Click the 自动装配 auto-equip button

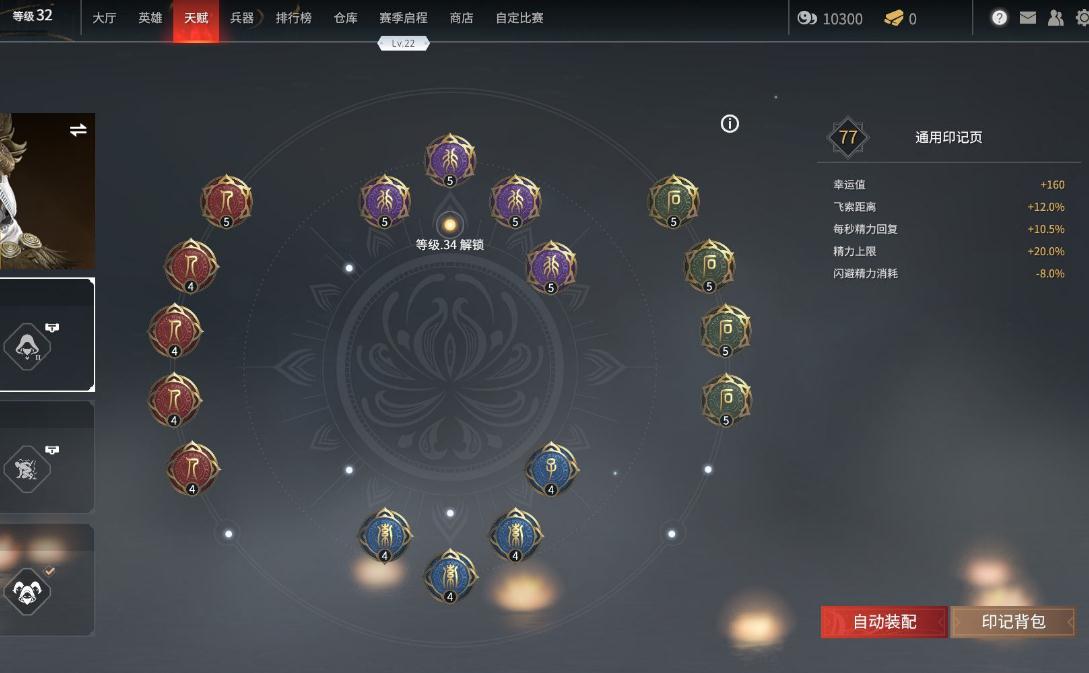[883, 622]
